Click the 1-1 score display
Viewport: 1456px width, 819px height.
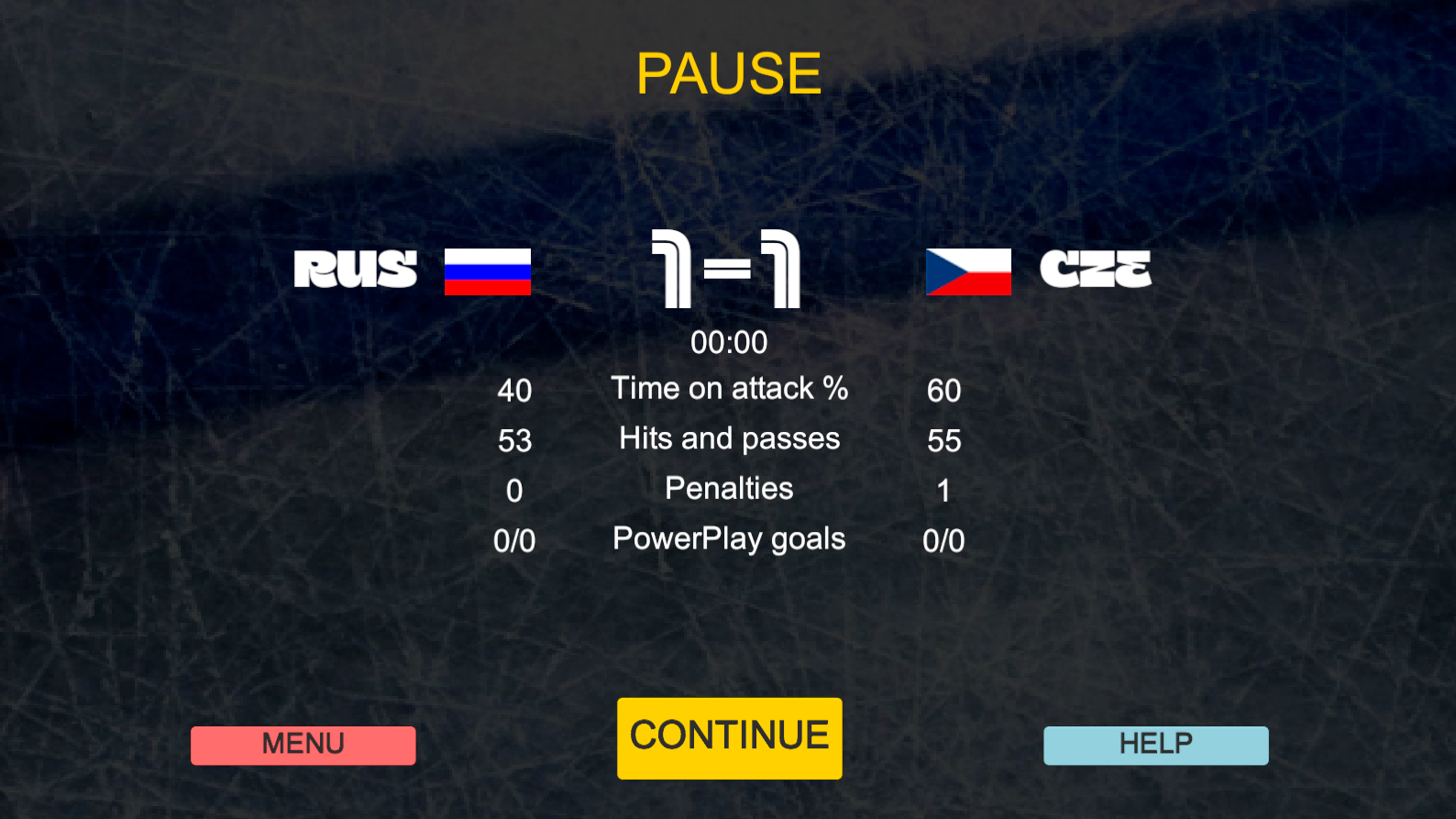727,269
